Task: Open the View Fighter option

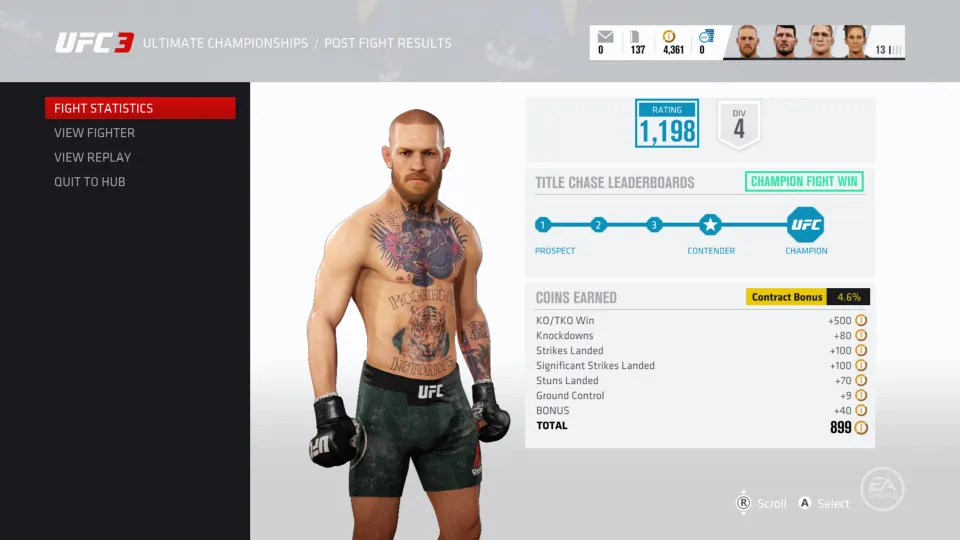Action: [x=95, y=133]
